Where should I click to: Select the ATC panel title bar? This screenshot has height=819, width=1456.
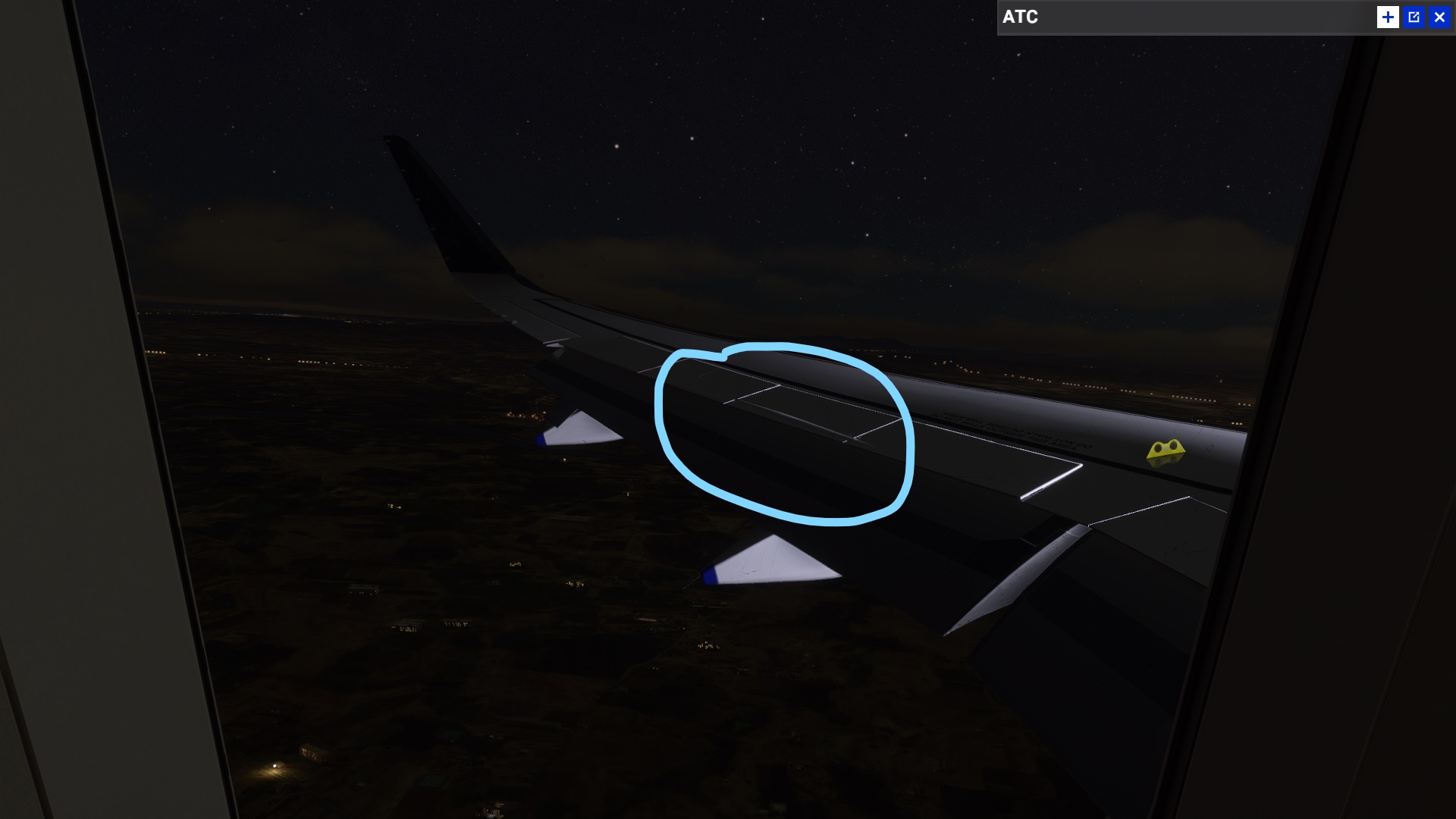click(1137, 17)
